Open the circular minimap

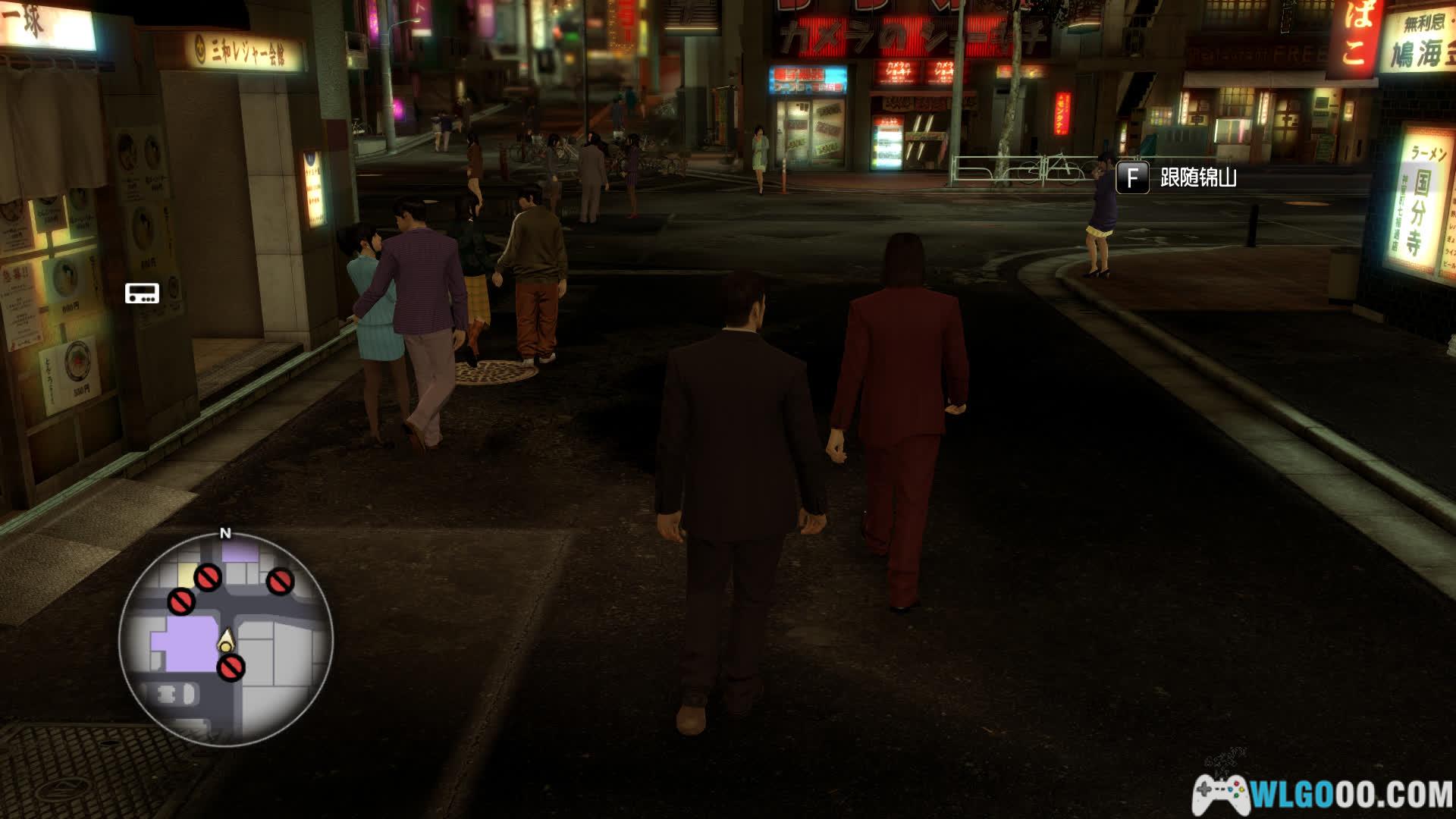(225, 639)
